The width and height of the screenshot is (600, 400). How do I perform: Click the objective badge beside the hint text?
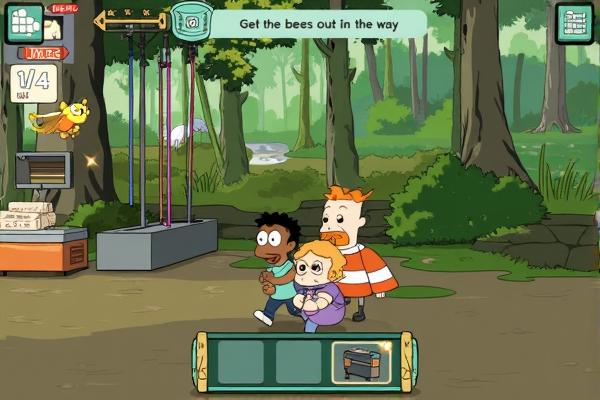coord(188,19)
